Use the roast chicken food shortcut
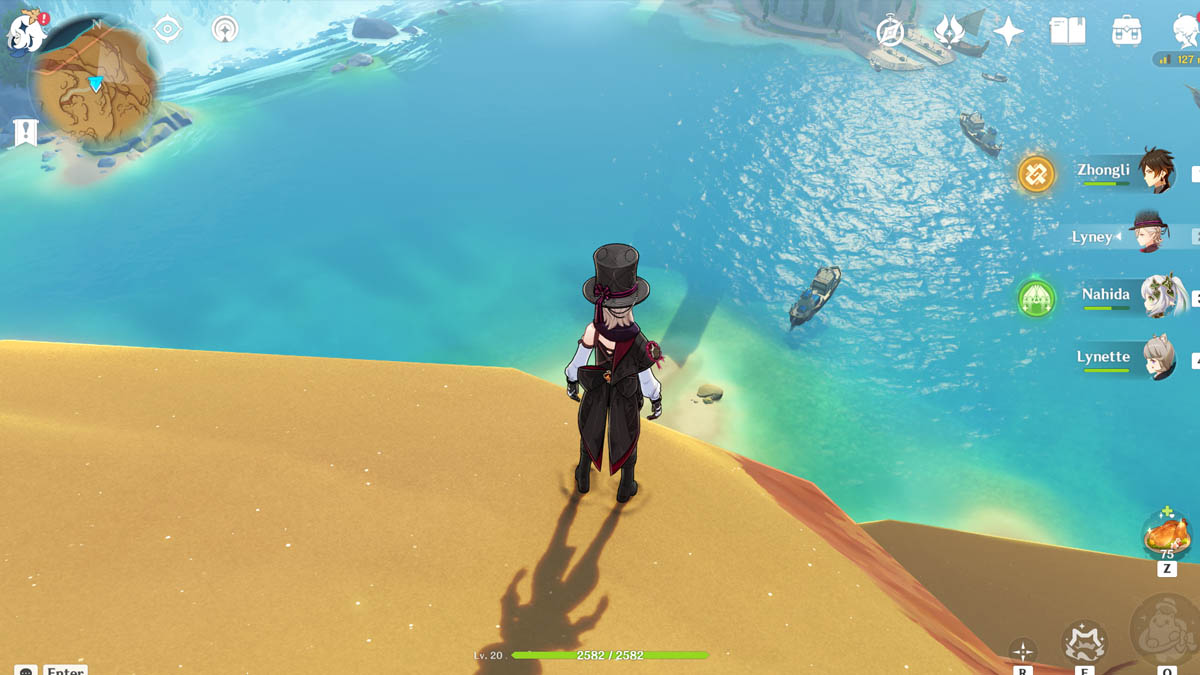The width and height of the screenshot is (1200, 675). pyautogui.click(x=1166, y=533)
